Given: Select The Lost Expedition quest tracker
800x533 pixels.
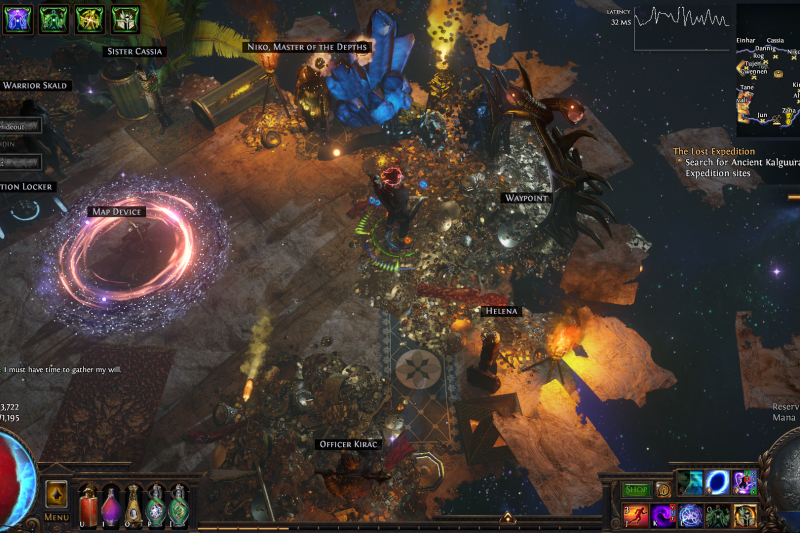Looking at the screenshot, I should [x=714, y=152].
